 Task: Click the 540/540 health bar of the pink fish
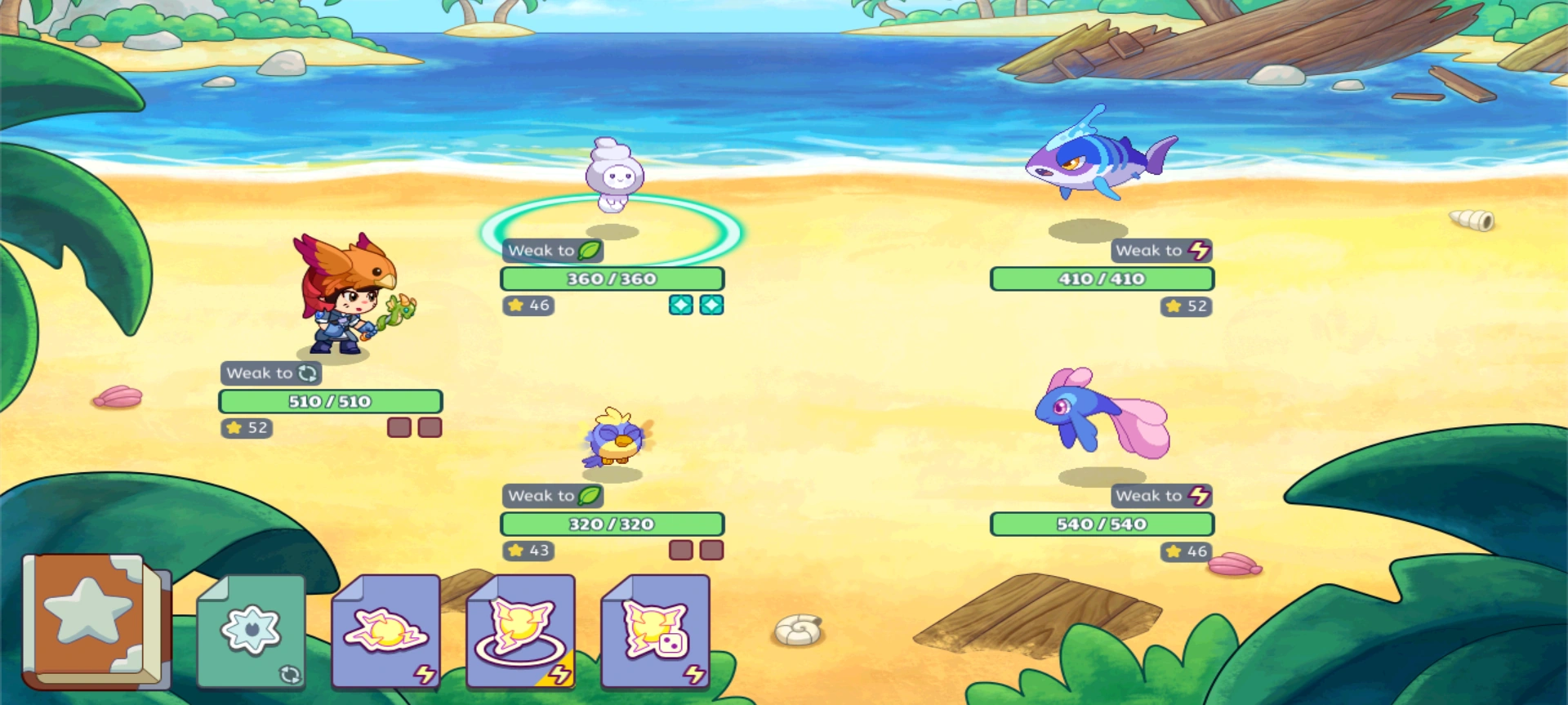[1102, 523]
